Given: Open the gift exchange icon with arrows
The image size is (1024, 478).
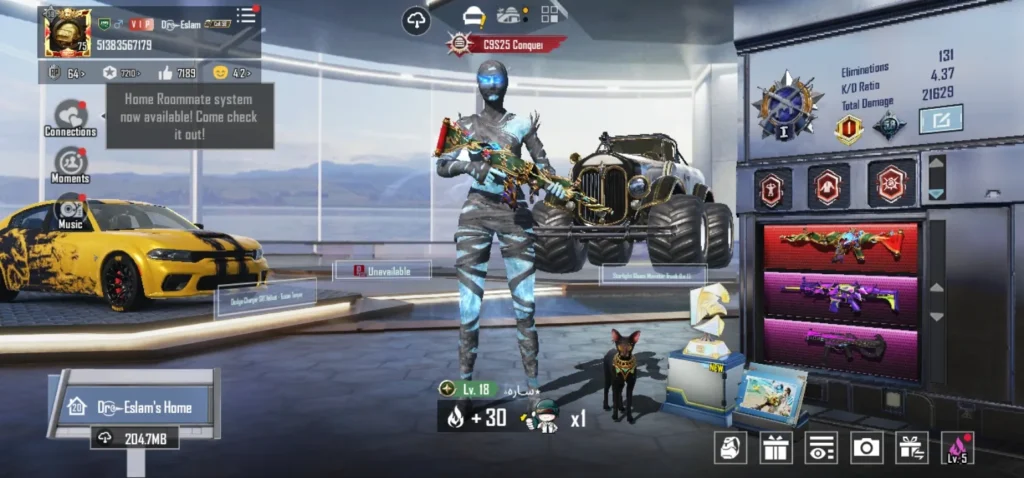Looking at the screenshot, I should pyautogui.click(x=911, y=447).
